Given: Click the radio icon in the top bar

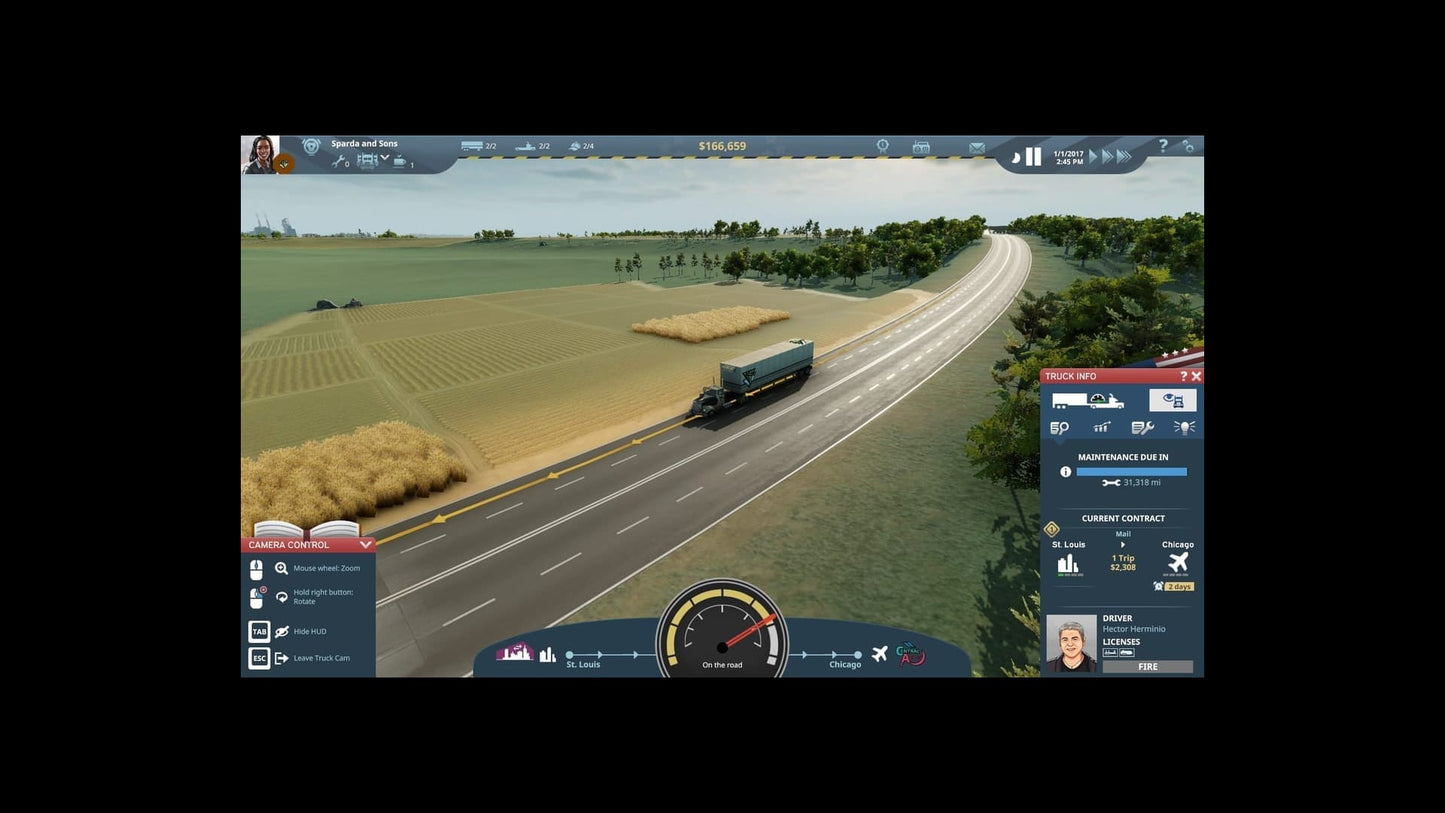Looking at the screenshot, I should pyautogui.click(x=920, y=146).
